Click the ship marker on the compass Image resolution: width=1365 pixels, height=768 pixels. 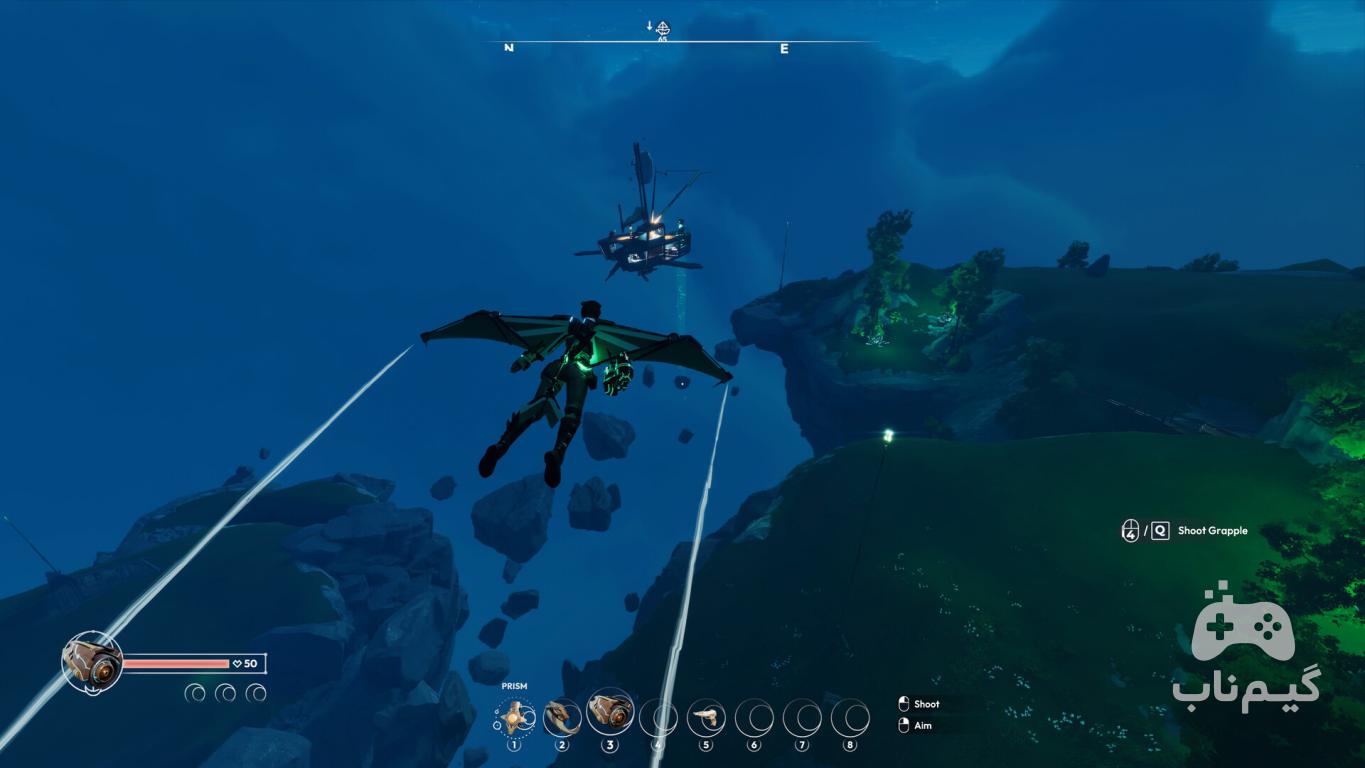coord(662,28)
